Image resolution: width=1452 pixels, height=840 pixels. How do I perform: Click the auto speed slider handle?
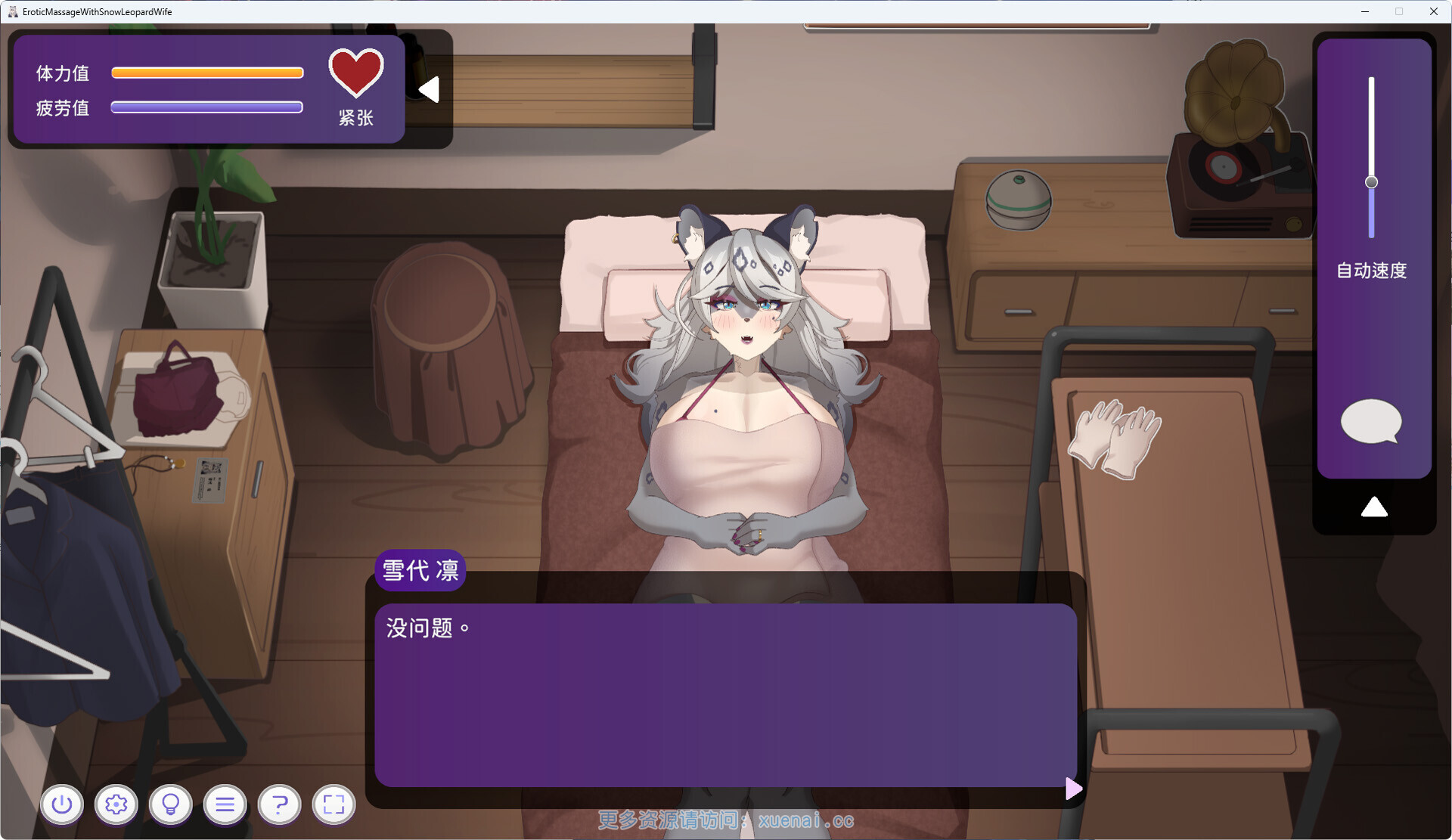click(1371, 182)
